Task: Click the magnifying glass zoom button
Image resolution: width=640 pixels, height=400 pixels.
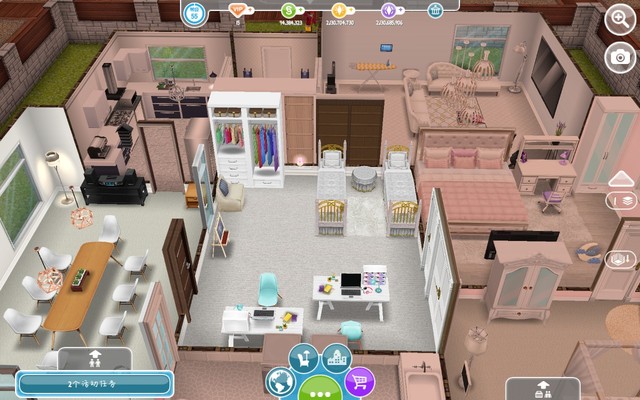Action: (621, 18)
